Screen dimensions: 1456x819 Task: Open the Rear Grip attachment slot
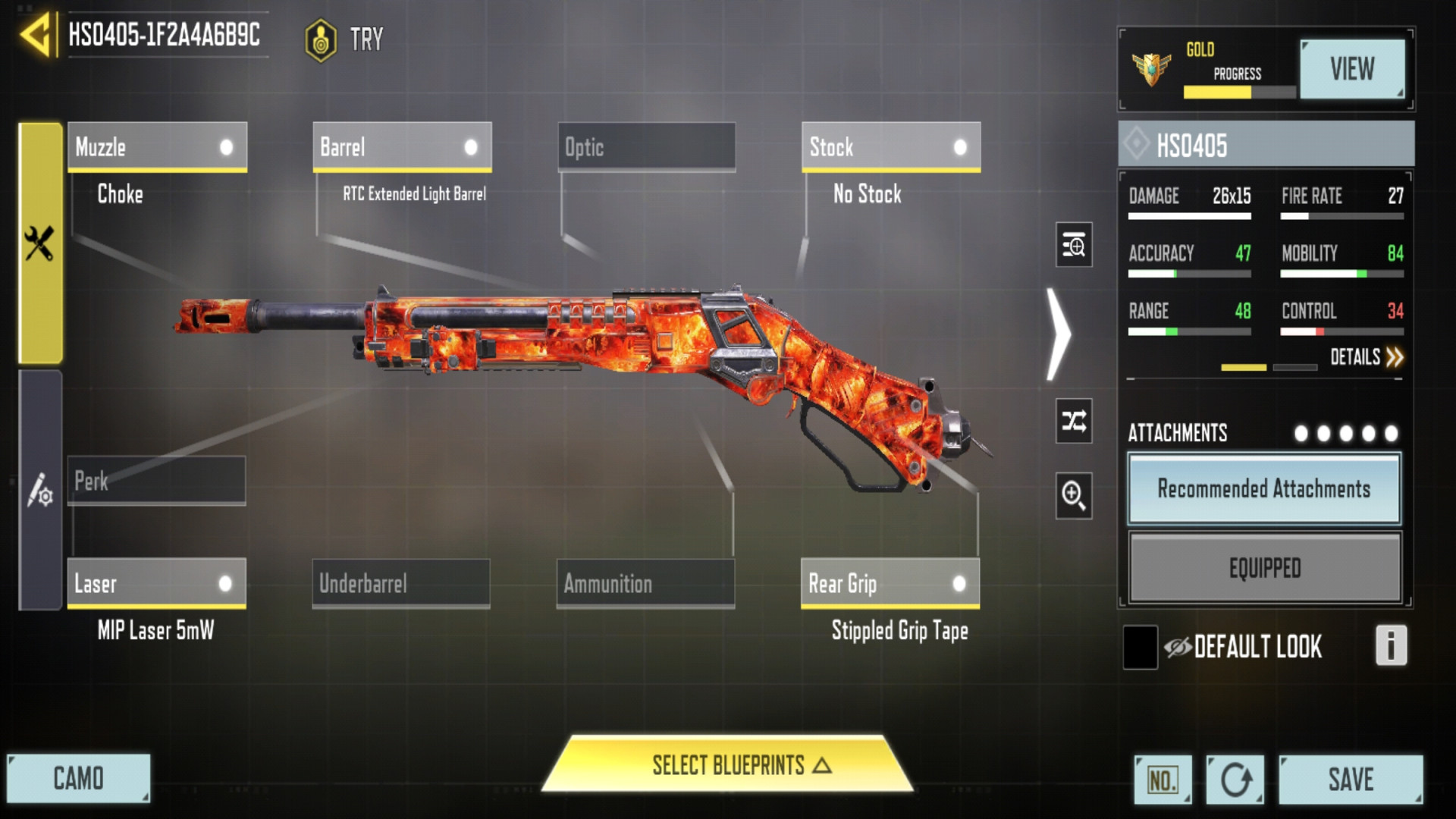(890, 583)
